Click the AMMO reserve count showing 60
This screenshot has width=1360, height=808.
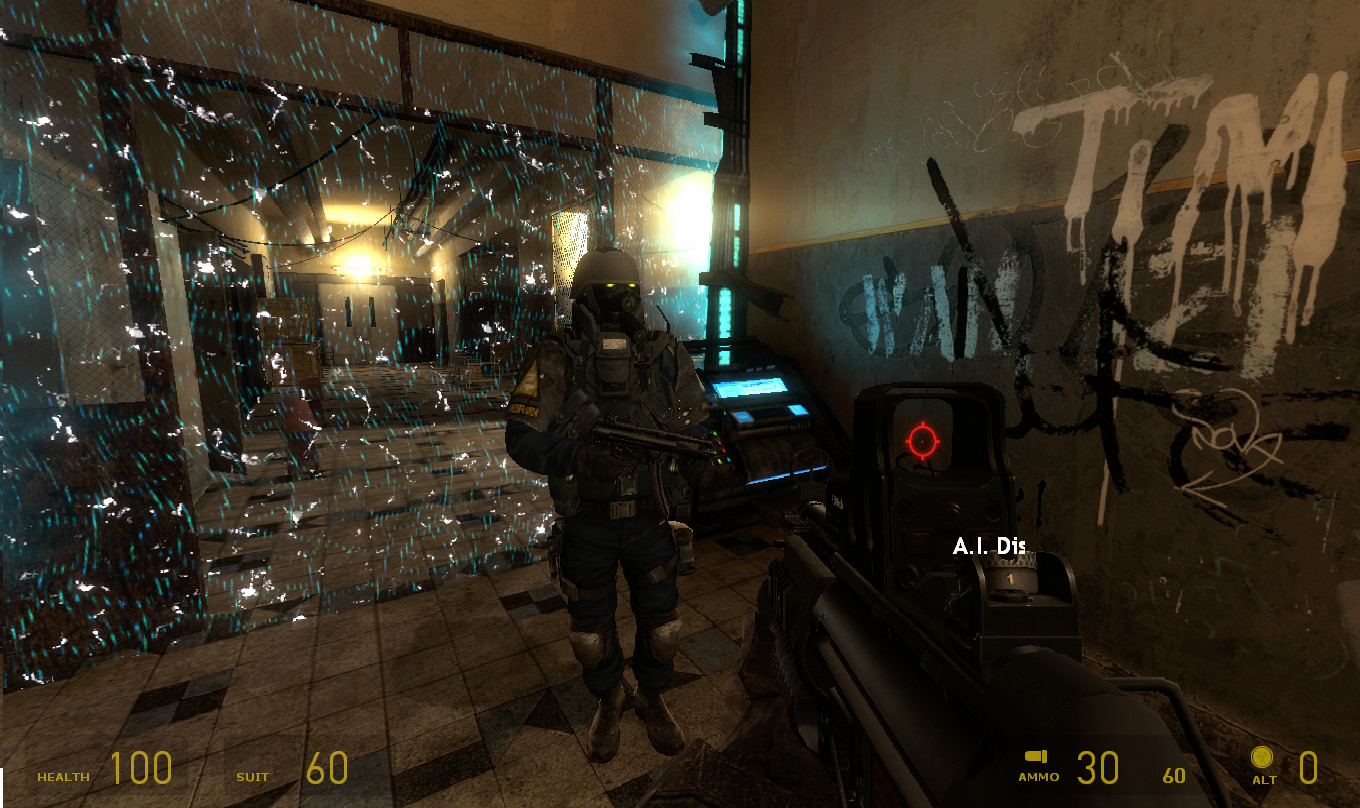[x=1173, y=773]
